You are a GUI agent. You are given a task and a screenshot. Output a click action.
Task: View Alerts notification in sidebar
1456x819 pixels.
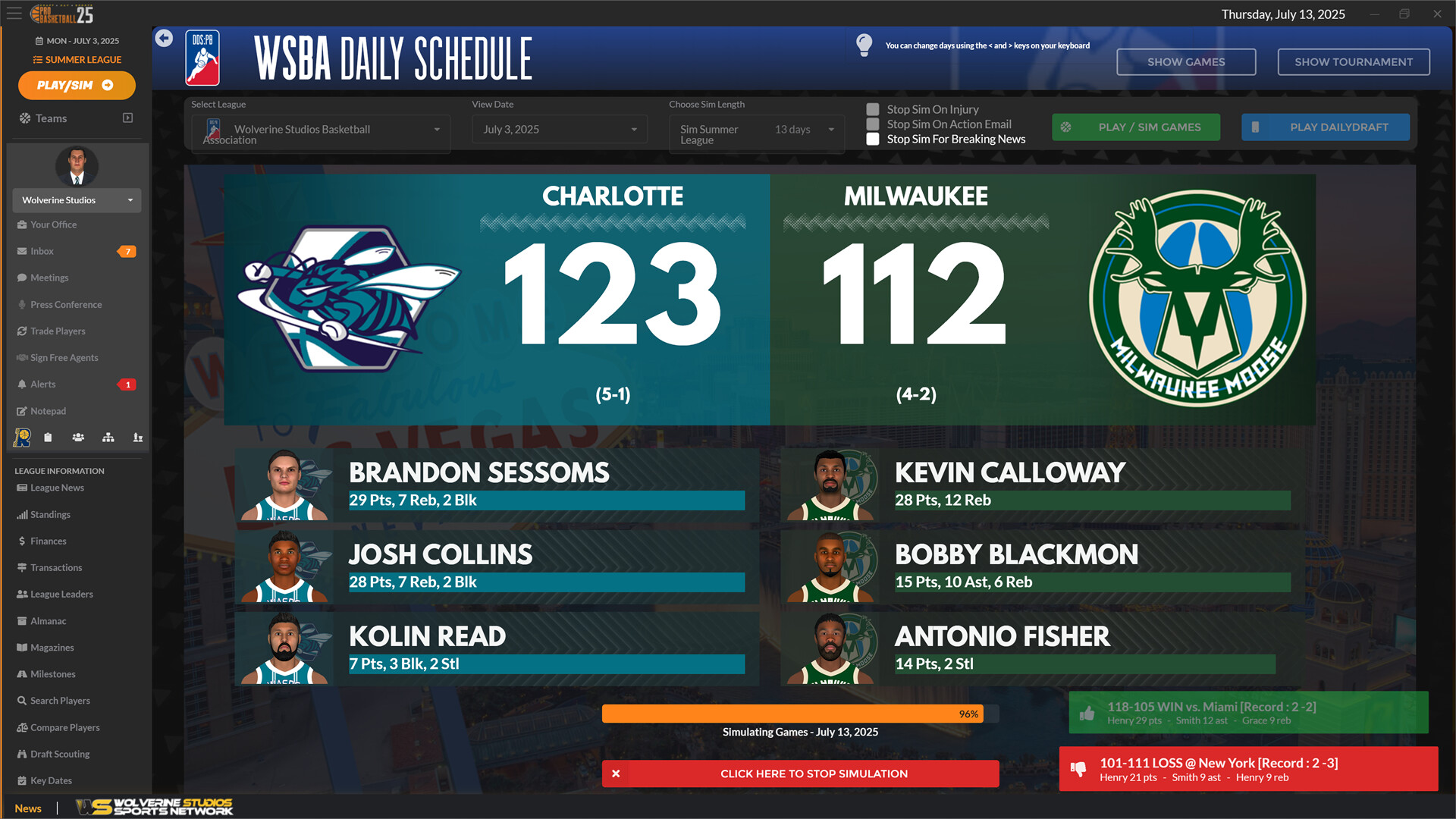43,384
